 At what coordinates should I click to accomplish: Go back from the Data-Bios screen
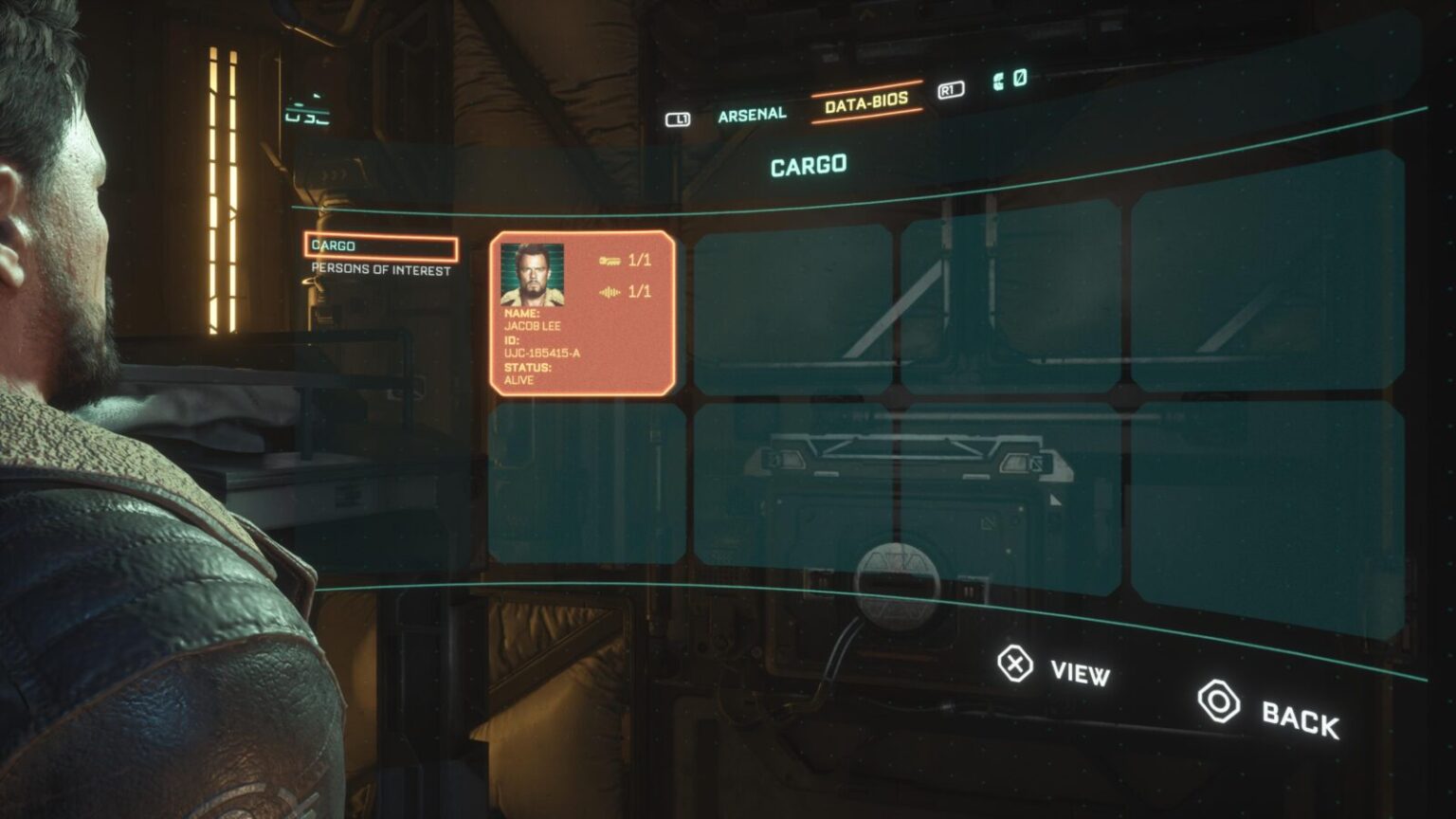(1269, 711)
